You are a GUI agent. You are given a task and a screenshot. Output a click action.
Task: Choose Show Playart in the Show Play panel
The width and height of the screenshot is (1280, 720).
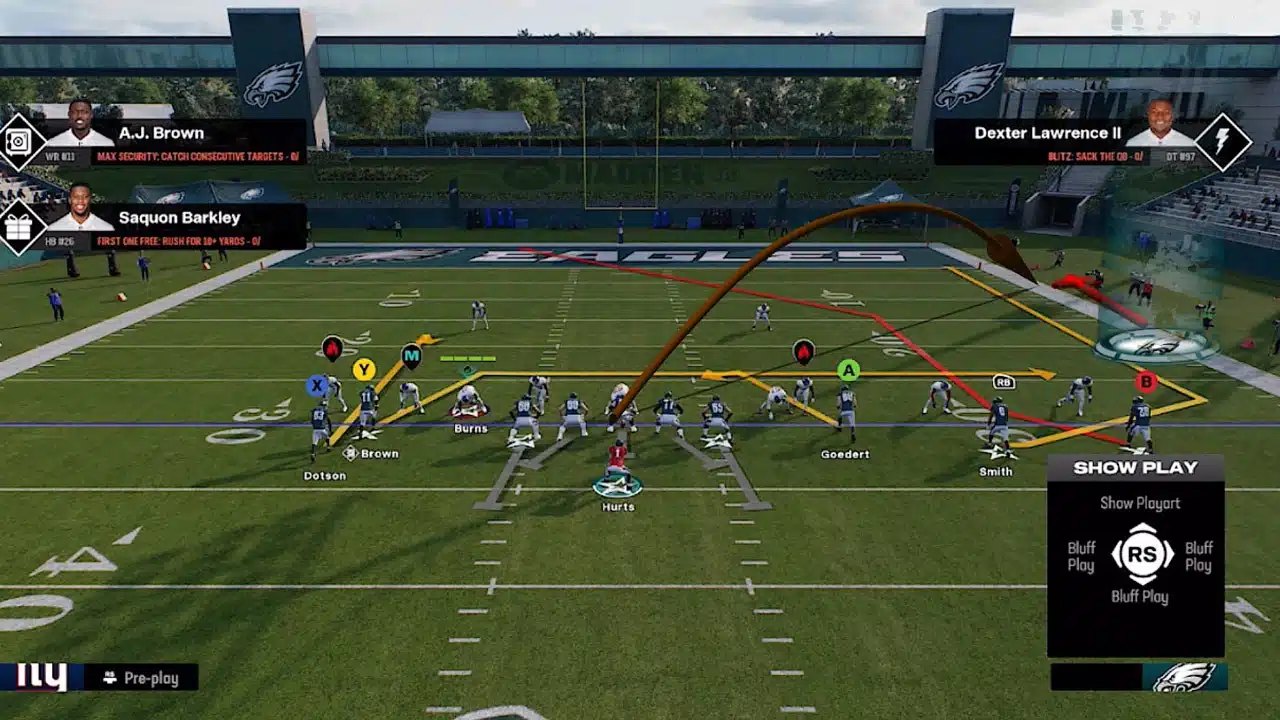[x=1140, y=503]
